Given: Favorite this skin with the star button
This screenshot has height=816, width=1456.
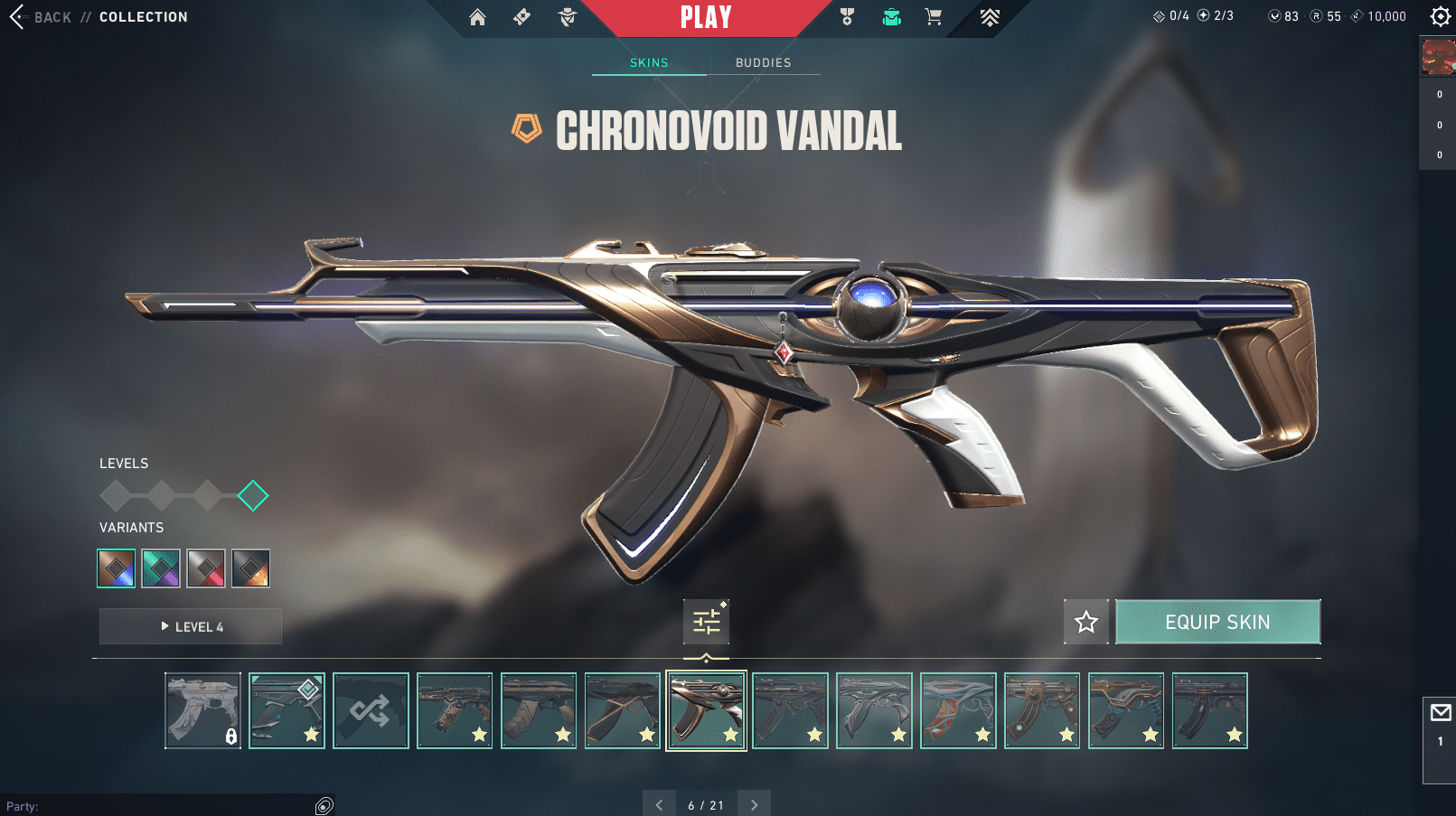Looking at the screenshot, I should [1085, 622].
